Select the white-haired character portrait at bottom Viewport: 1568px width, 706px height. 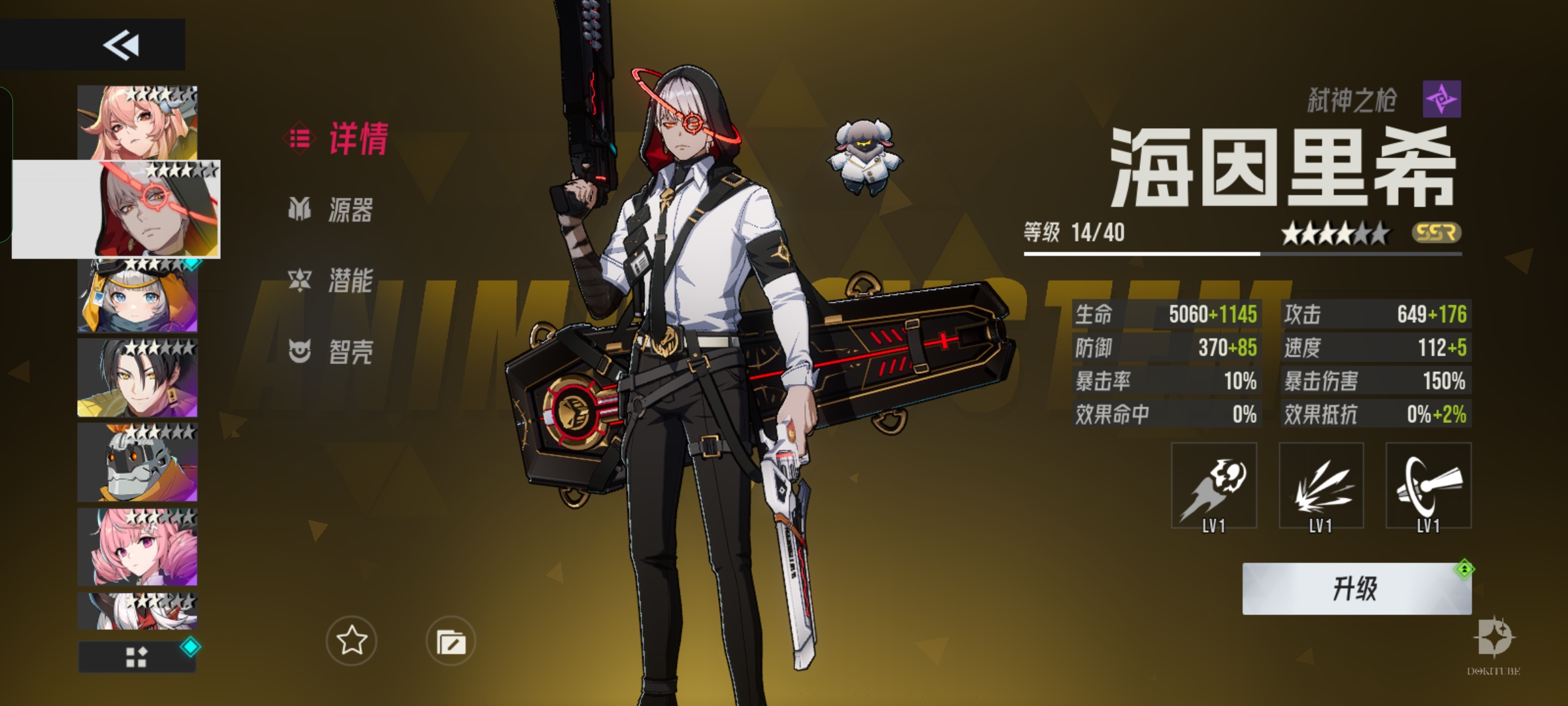tap(137, 611)
